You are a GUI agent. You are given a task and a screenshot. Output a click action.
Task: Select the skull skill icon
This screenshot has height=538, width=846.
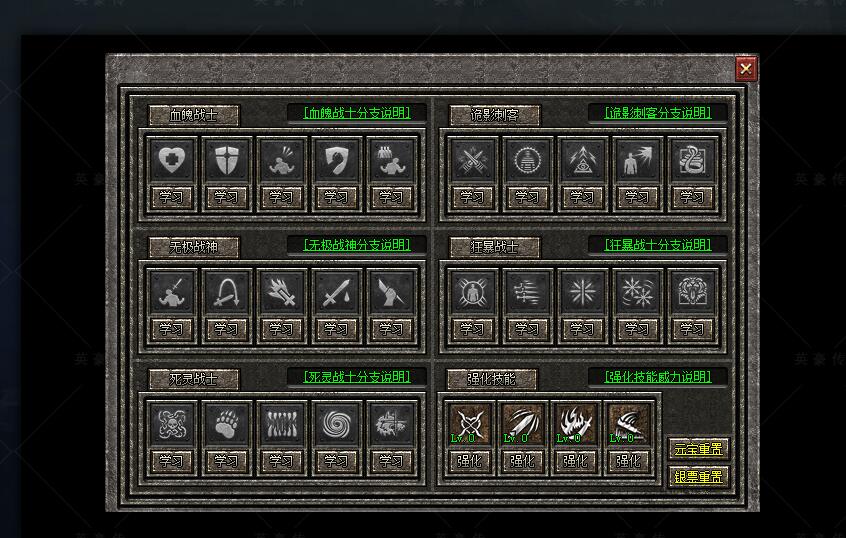(x=172, y=424)
